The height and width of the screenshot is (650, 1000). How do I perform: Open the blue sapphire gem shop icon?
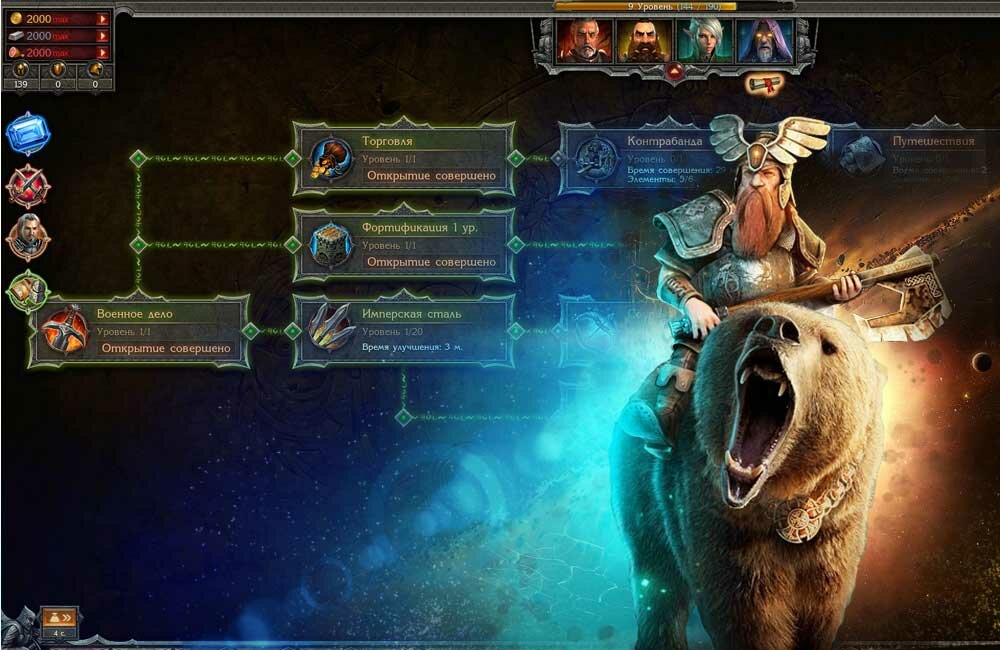tap(27, 134)
